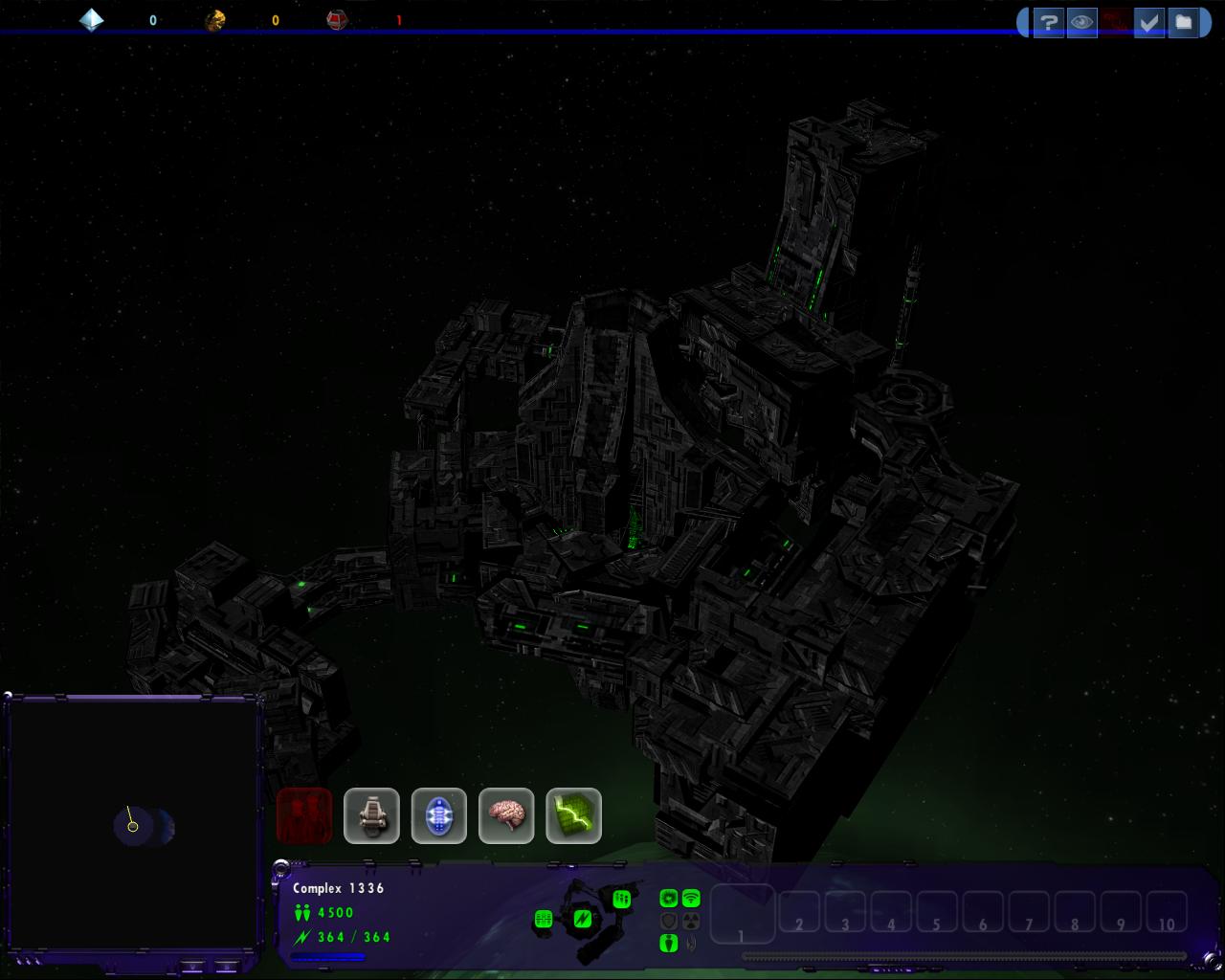Activate the green cube with lightning icon
The height and width of the screenshot is (980, 1225).
pyautogui.click(x=573, y=816)
